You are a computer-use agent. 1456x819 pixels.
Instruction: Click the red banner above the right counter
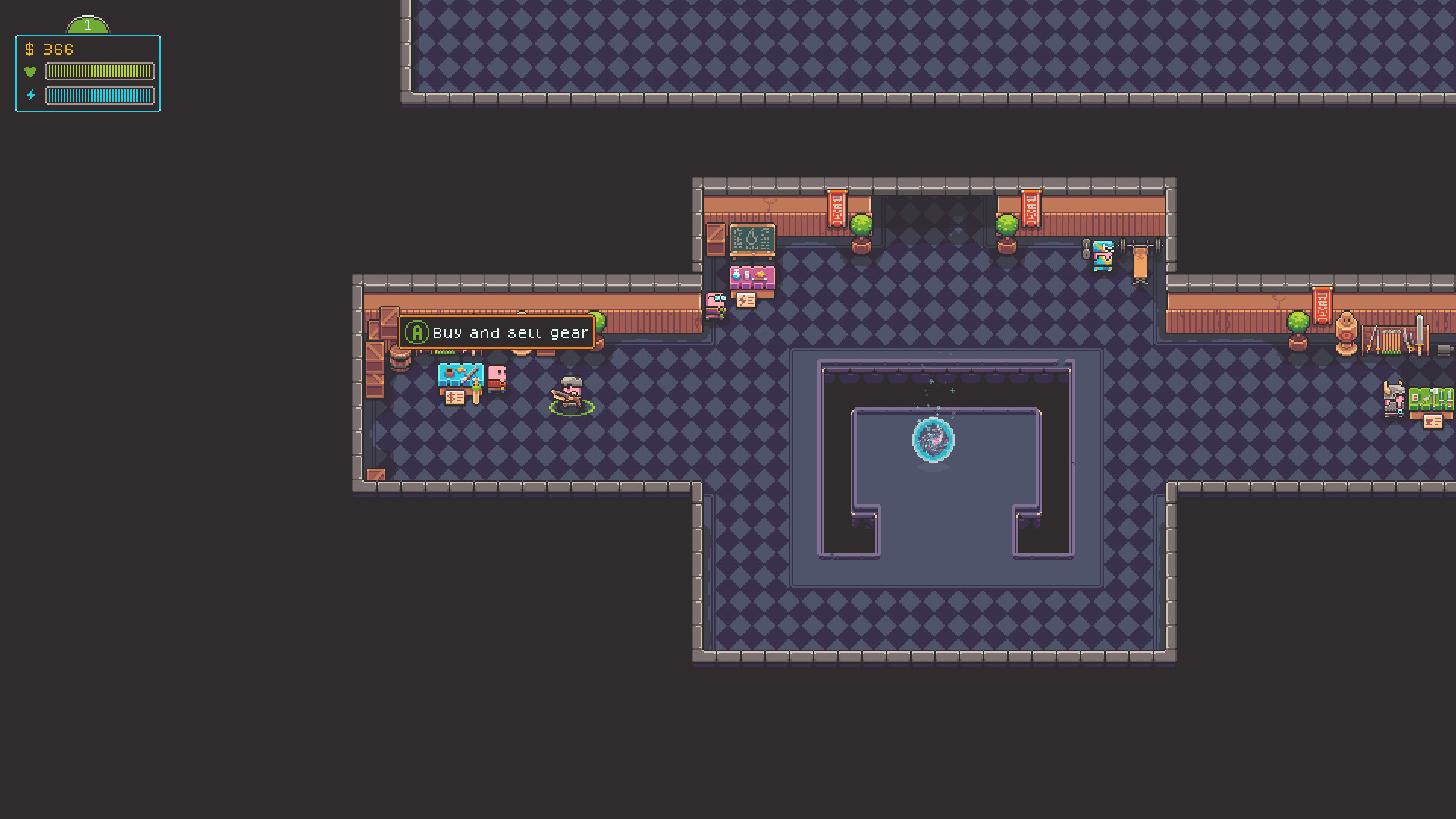1323,303
